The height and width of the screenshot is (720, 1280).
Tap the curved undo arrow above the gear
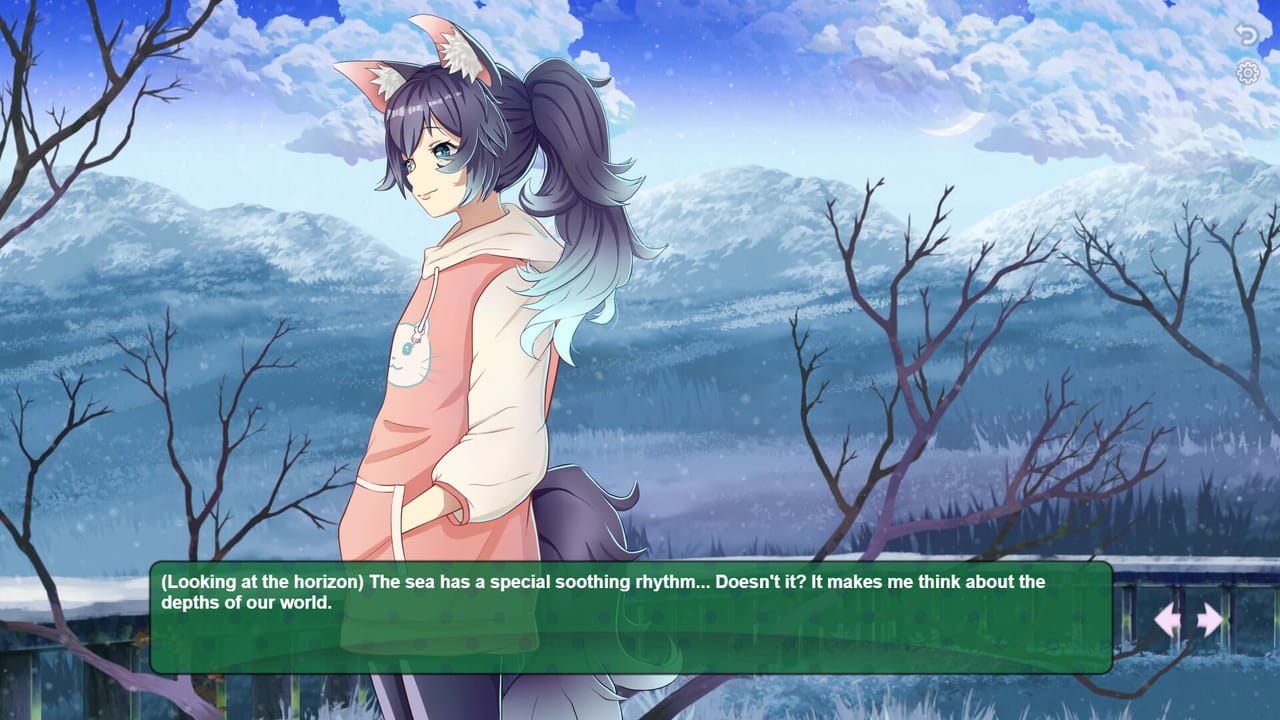(x=1246, y=32)
